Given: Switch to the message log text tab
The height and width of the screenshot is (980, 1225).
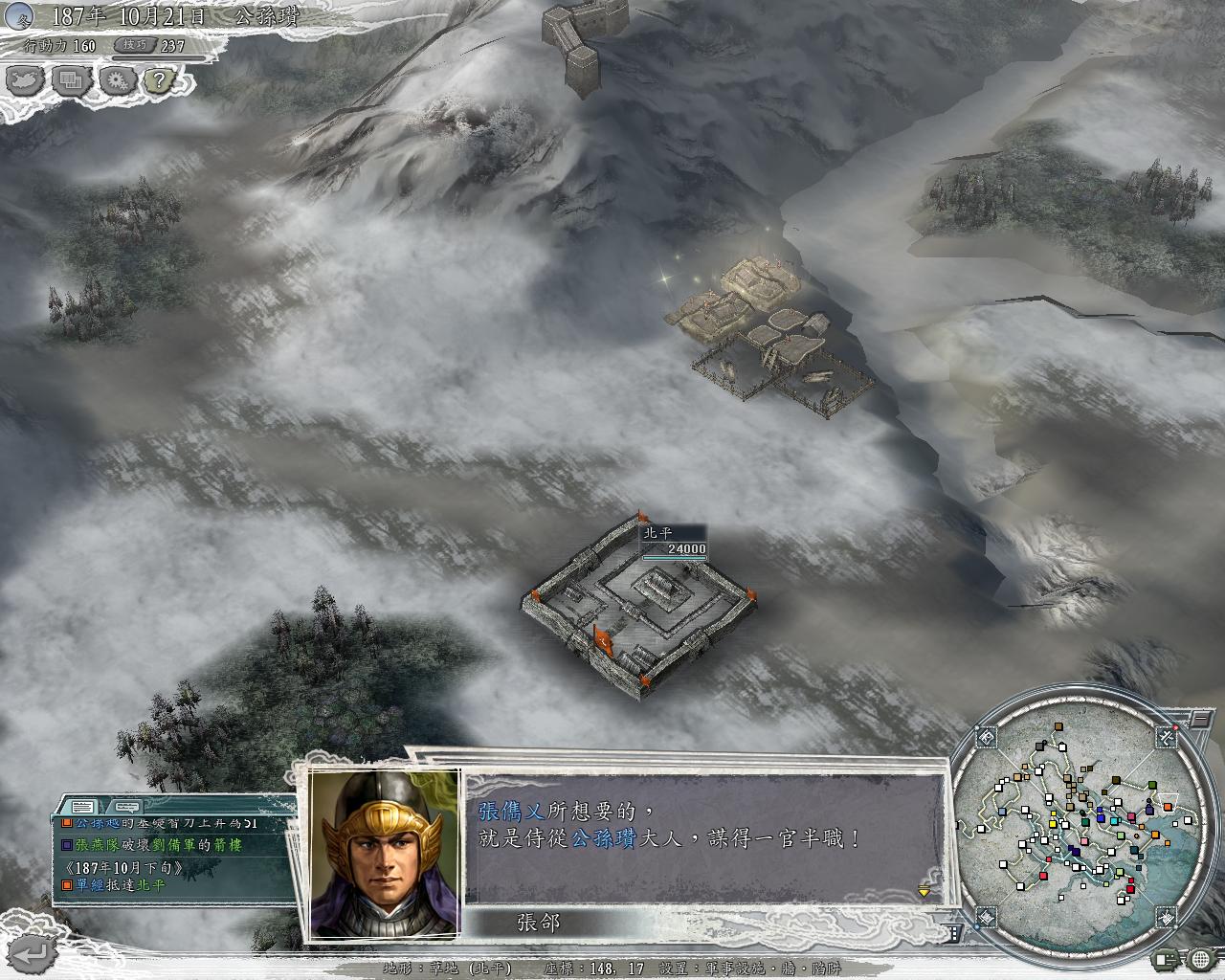Looking at the screenshot, I should click(81, 806).
